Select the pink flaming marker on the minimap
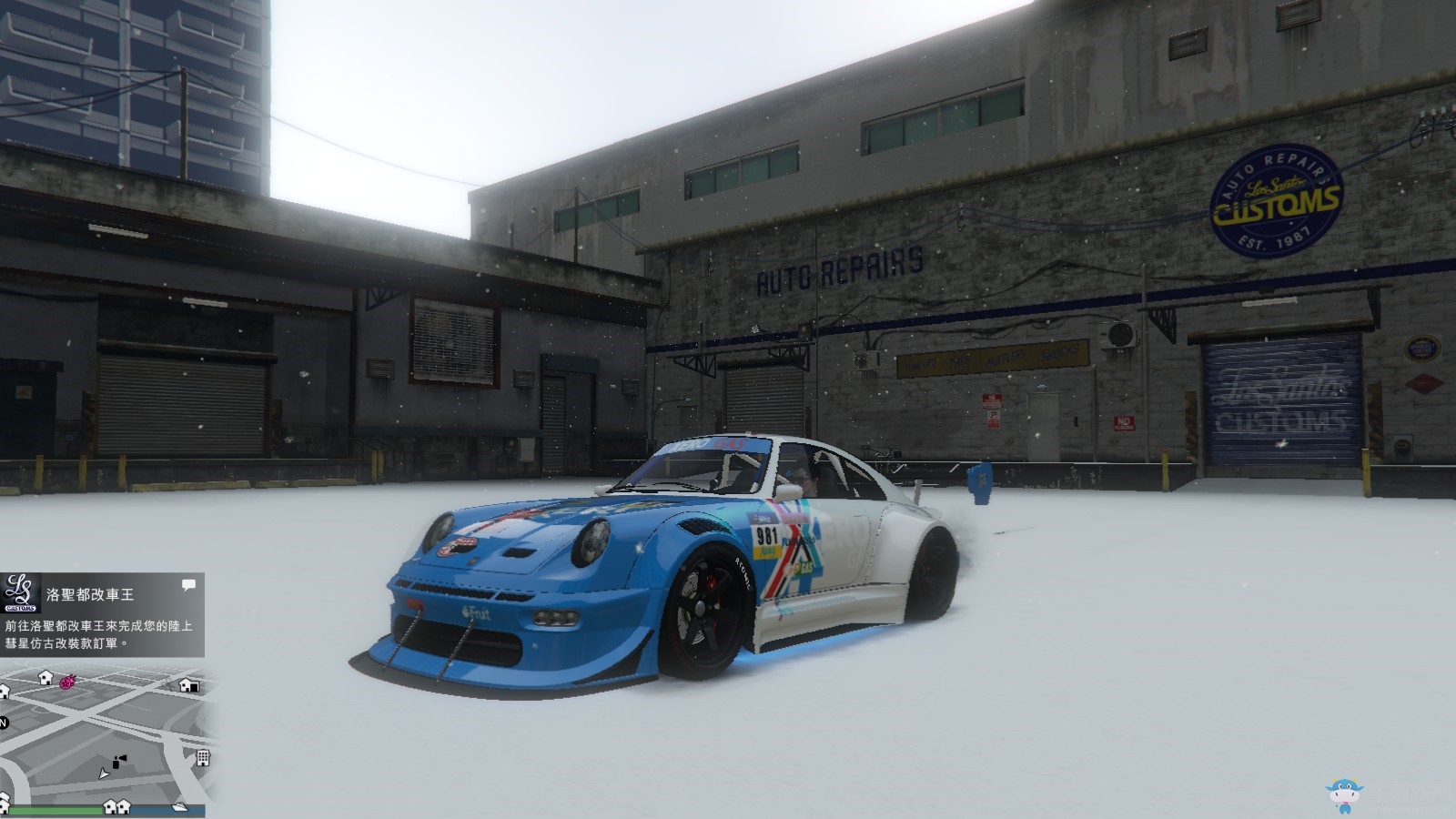Viewport: 1456px width, 819px height. [x=66, y=681]
